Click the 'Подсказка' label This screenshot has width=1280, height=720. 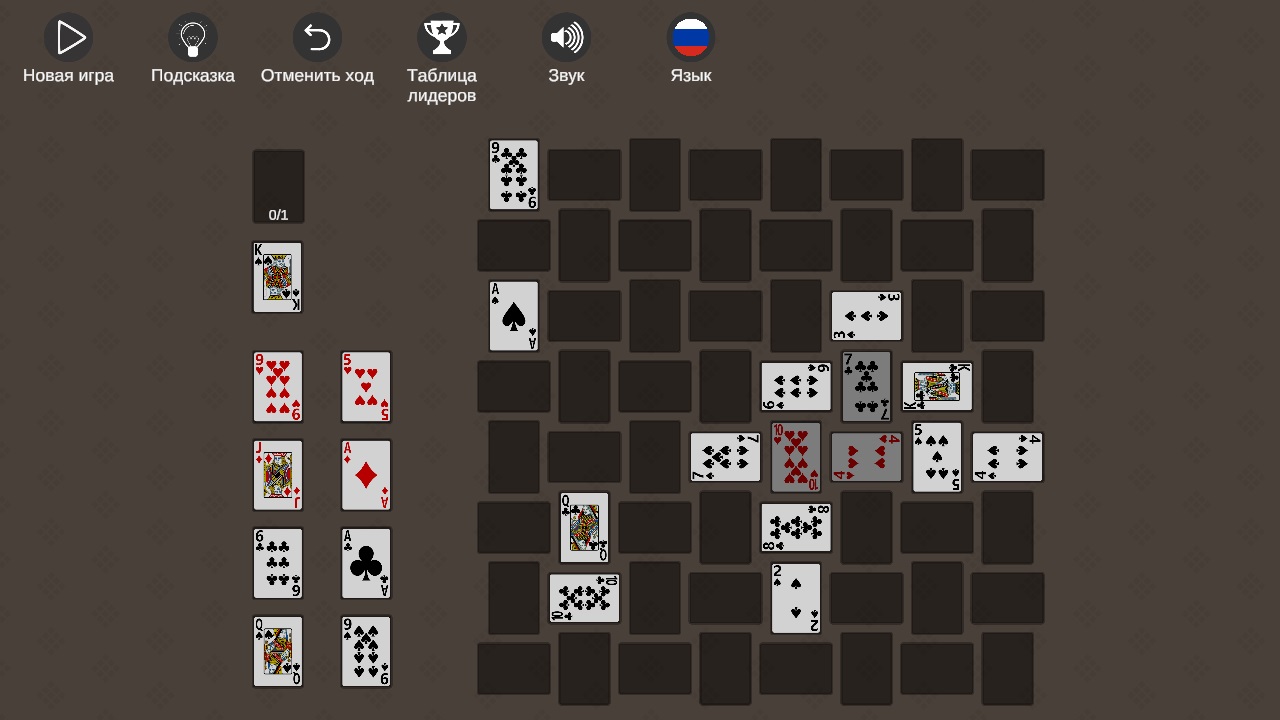coord(192,75)
